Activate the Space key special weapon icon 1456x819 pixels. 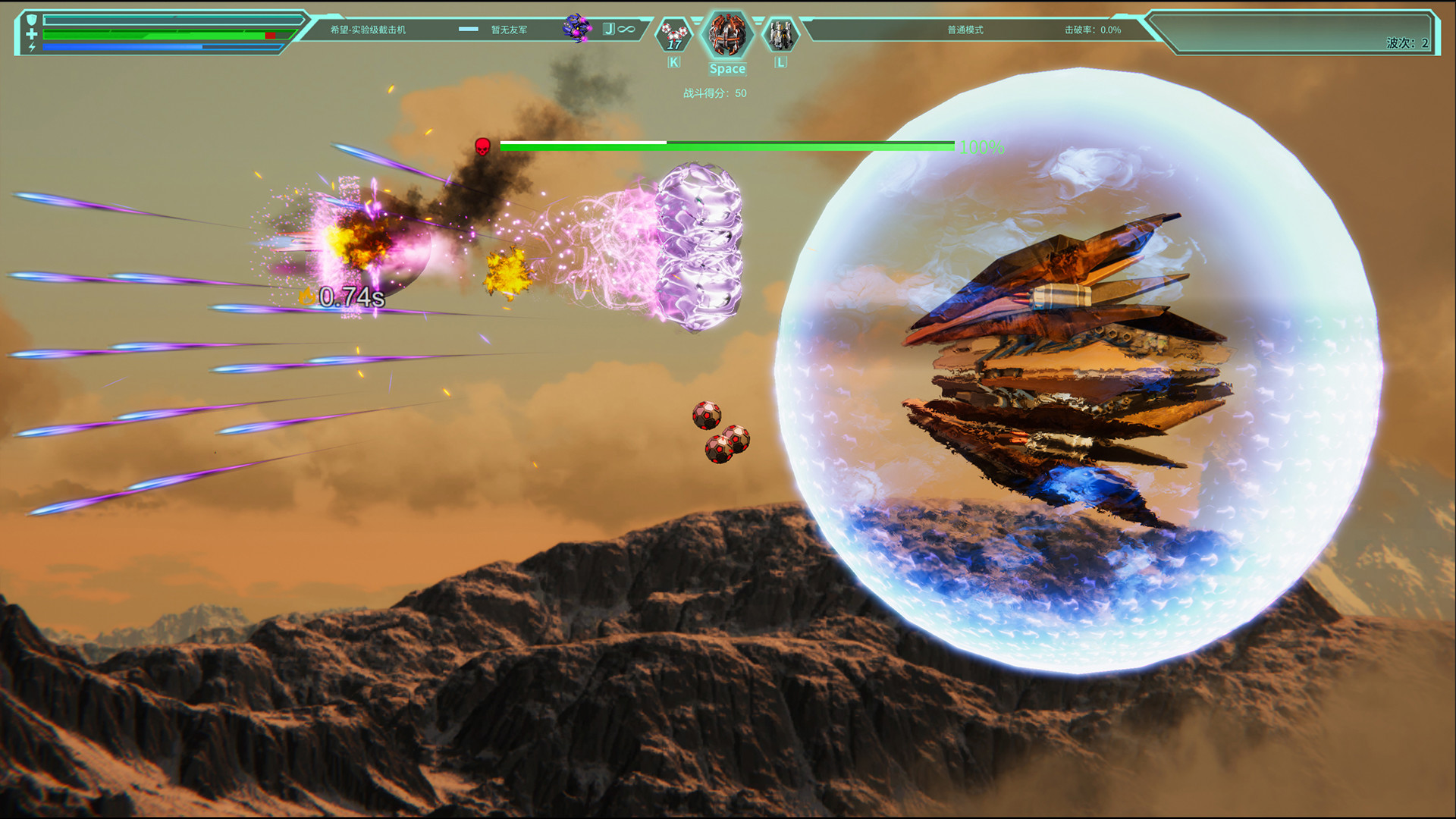coord(727,36)
